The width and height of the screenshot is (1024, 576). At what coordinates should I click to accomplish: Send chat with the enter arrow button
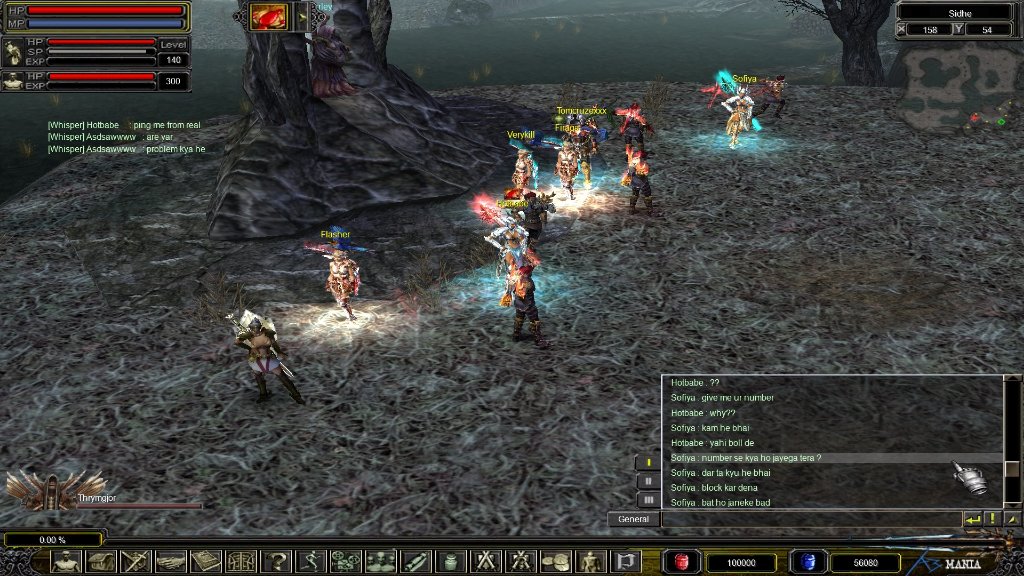pos(972,519)
